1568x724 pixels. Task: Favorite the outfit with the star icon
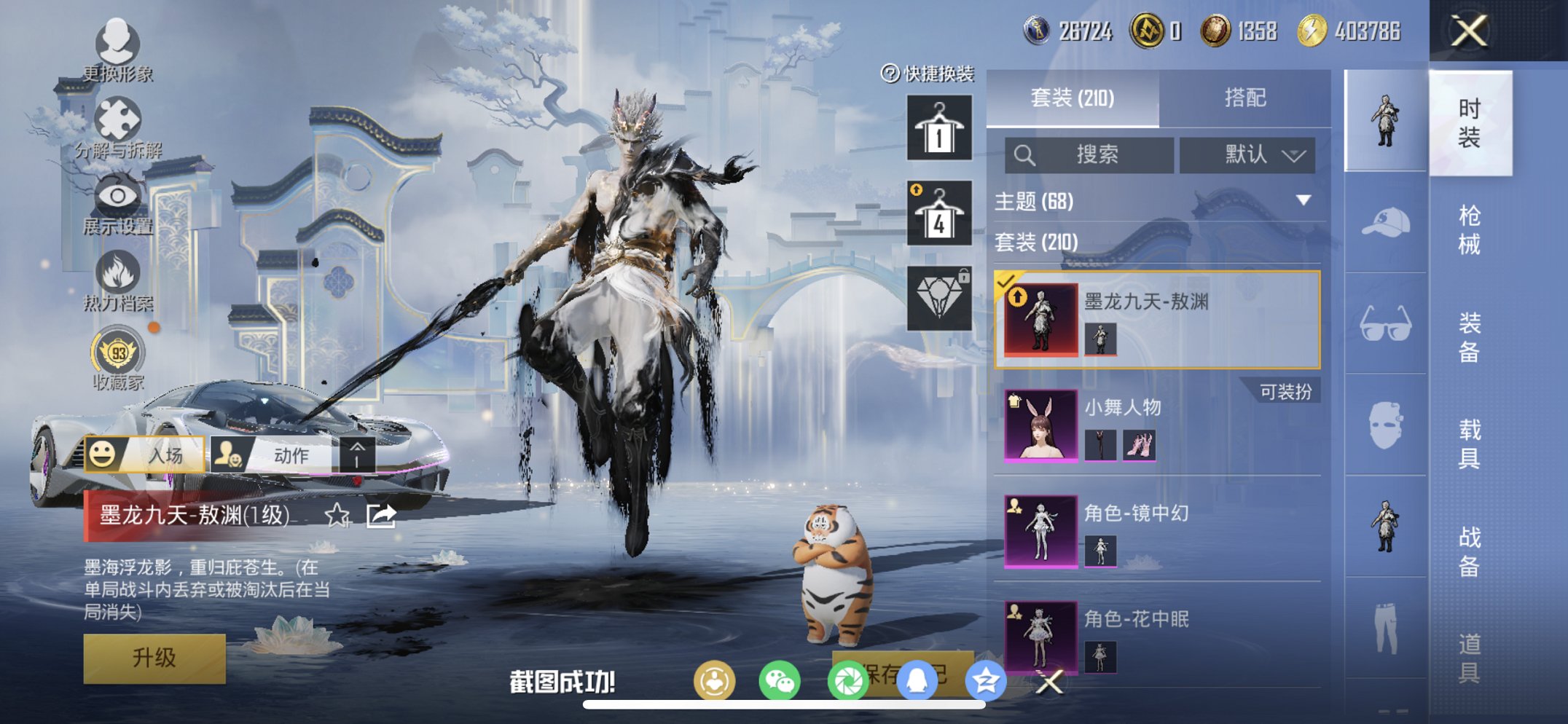pos(337,516)
